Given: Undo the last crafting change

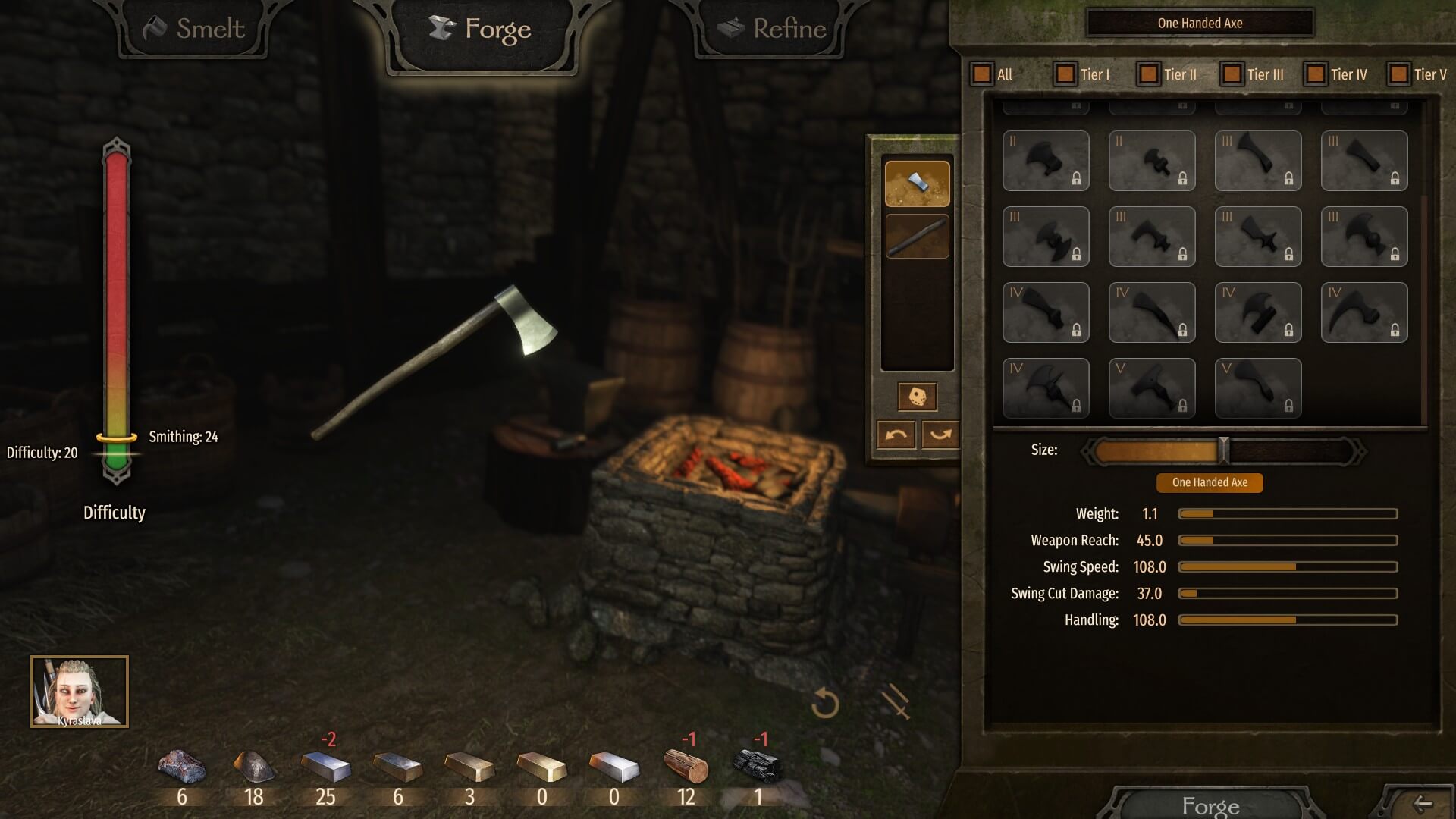Looking at the screenshot, I should pyautogui.click(x=896, y=435).
